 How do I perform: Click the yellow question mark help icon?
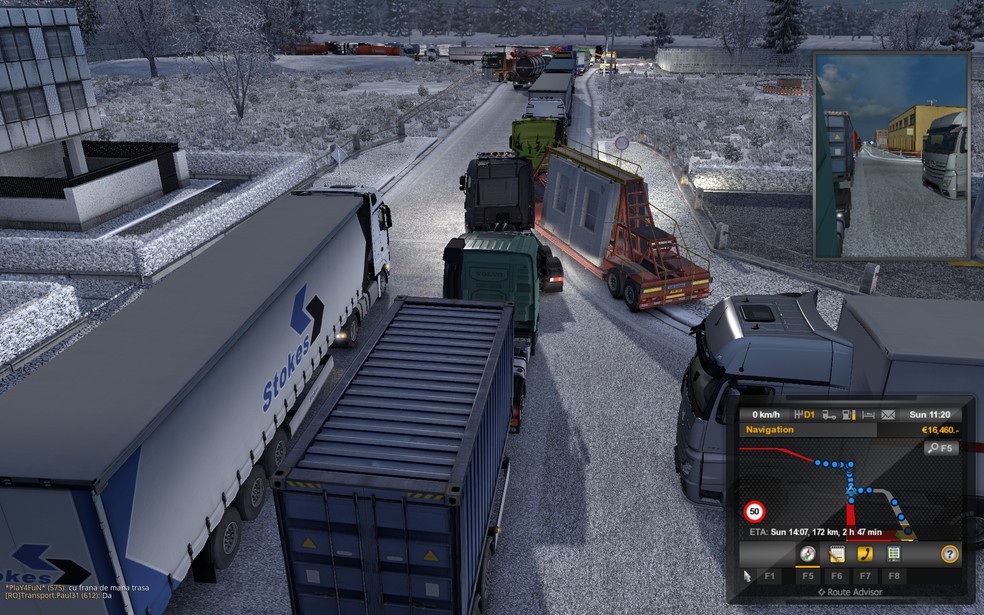click(x=949, y=553)
